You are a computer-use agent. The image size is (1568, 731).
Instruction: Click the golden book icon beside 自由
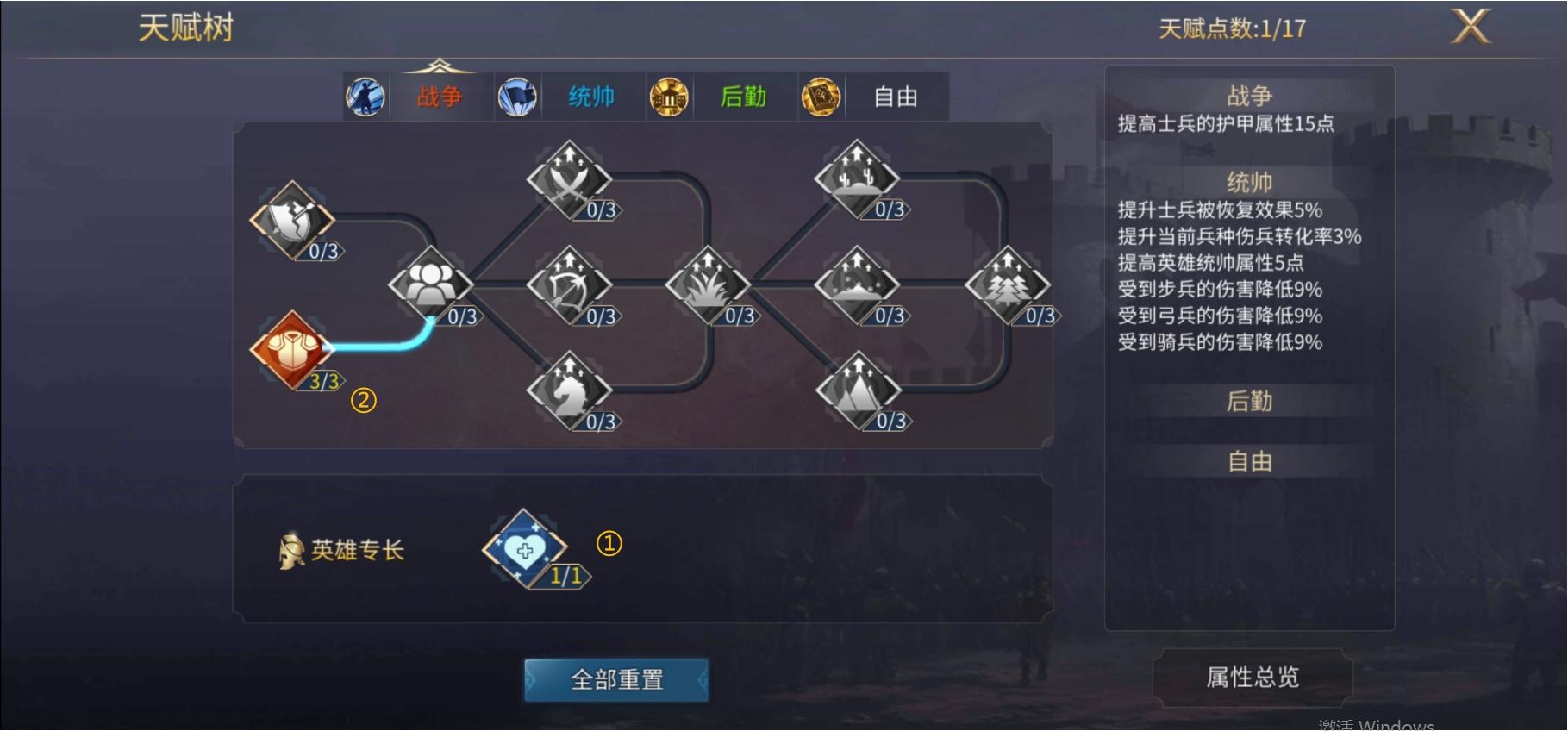821,97
